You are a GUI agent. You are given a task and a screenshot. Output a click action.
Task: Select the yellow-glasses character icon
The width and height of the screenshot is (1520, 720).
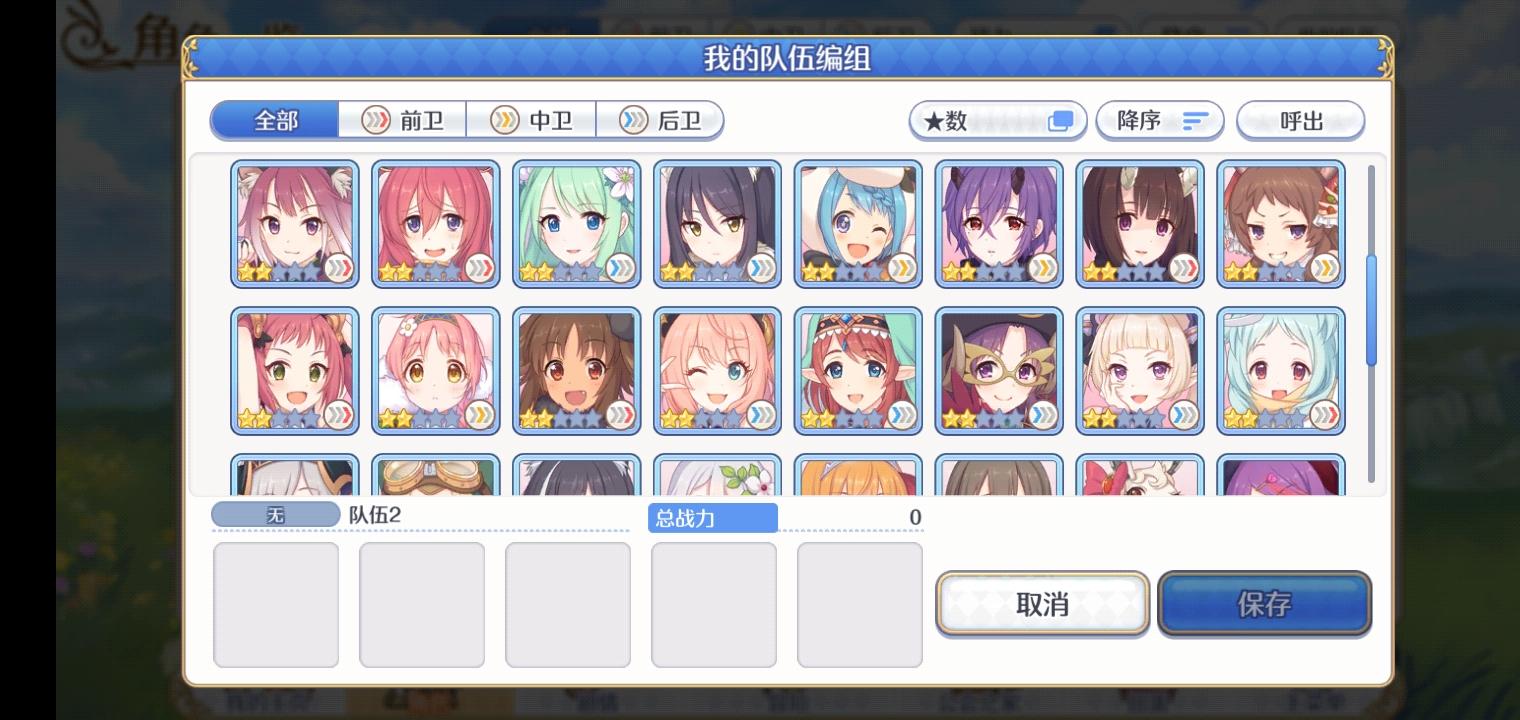[999, 370]
